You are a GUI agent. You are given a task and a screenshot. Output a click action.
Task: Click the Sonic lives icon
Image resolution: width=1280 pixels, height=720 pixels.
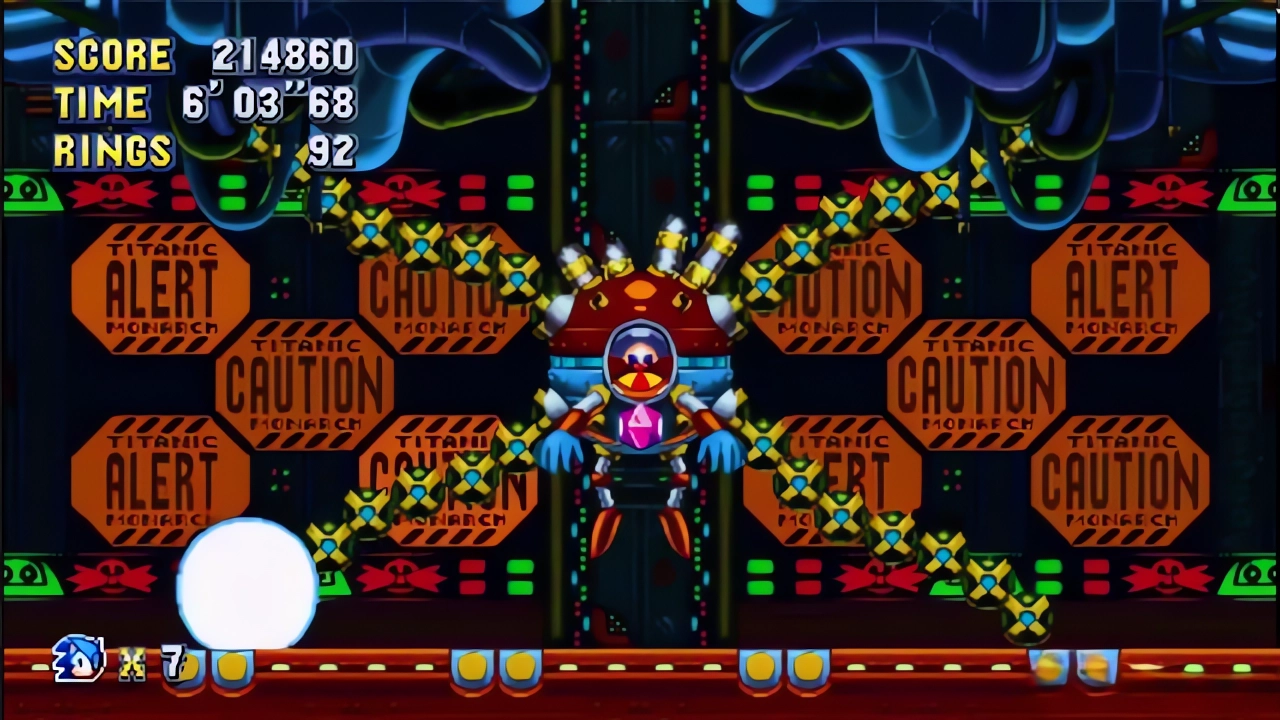point(79,659)
